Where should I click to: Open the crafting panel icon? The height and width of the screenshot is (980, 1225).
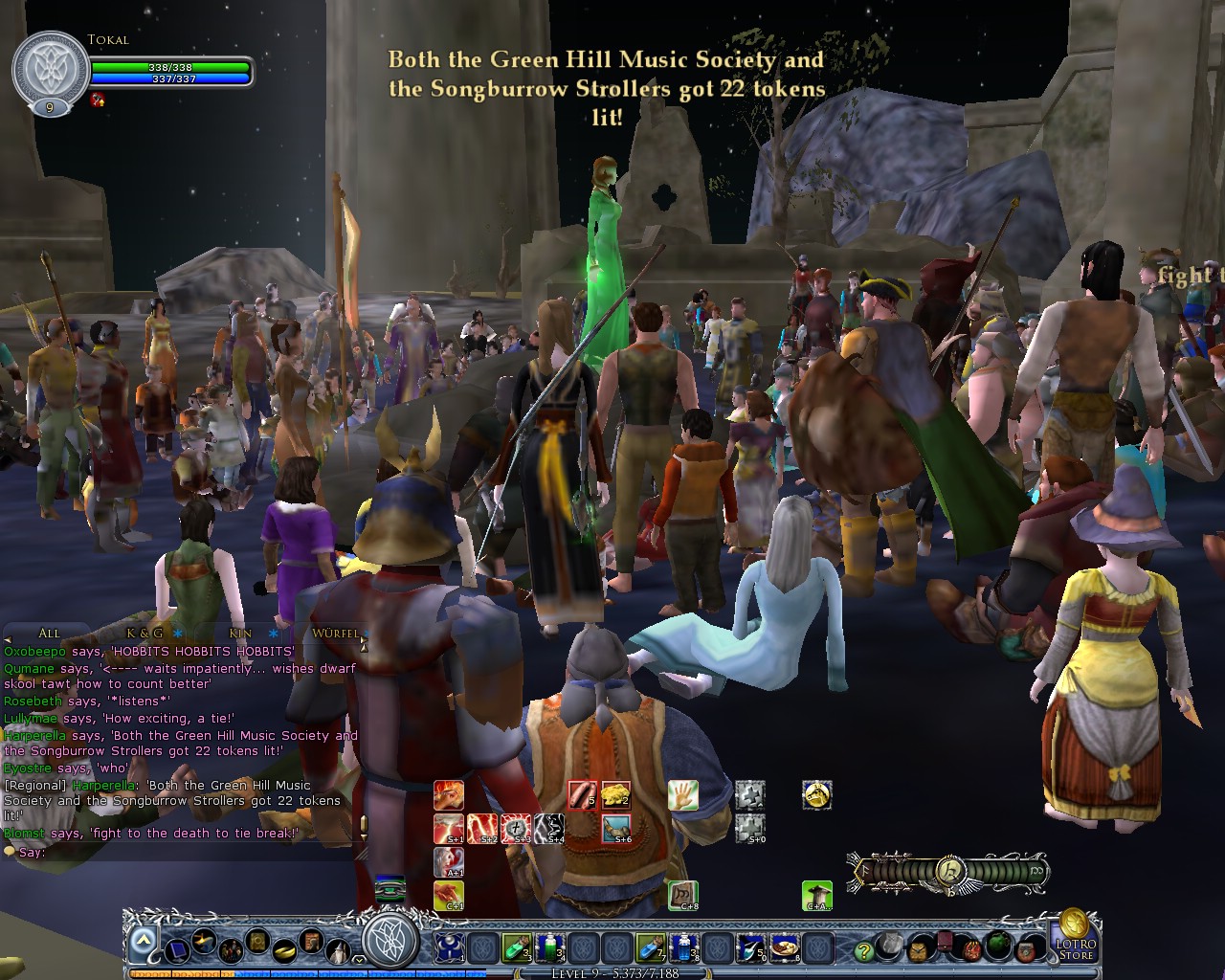click(202, 941)
